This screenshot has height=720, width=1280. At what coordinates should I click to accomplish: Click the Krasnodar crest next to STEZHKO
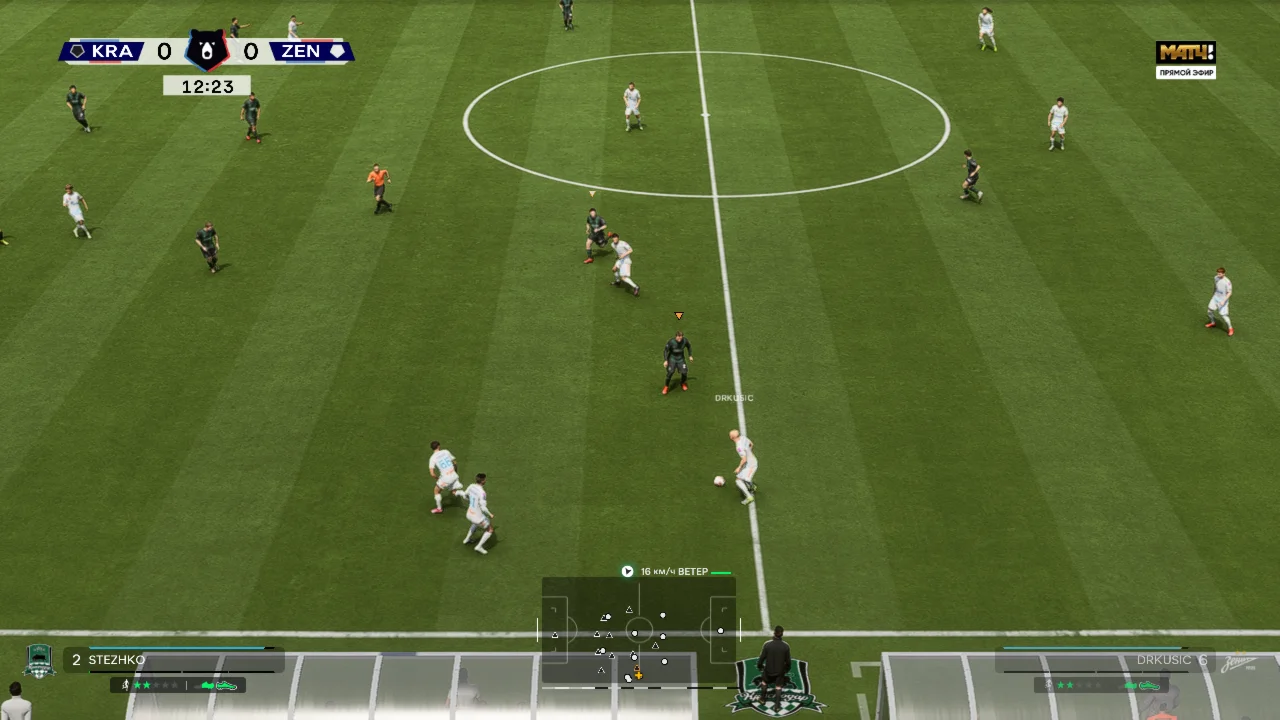(39, 660)
